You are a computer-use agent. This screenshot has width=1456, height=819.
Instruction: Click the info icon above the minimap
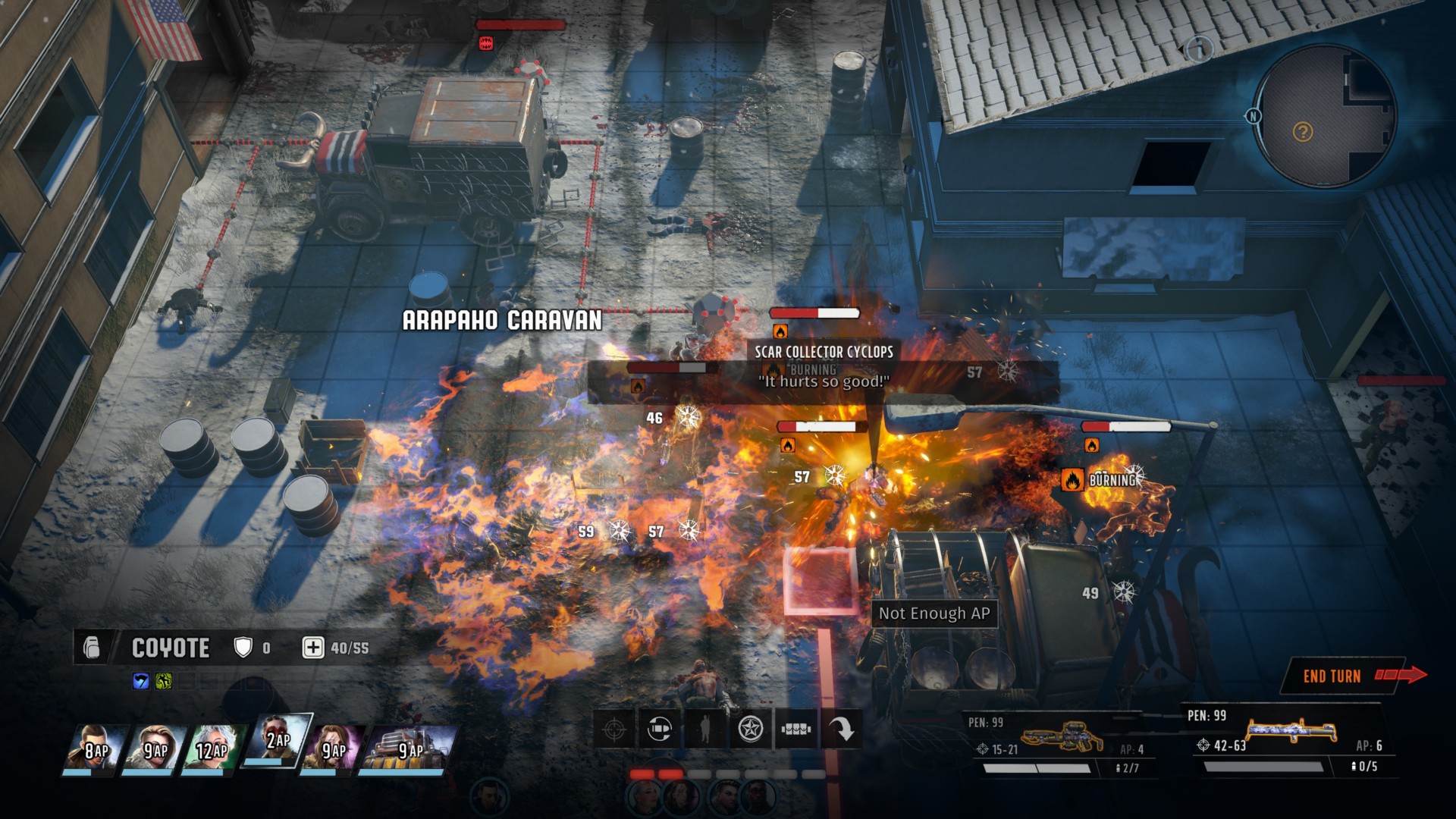1199,49
